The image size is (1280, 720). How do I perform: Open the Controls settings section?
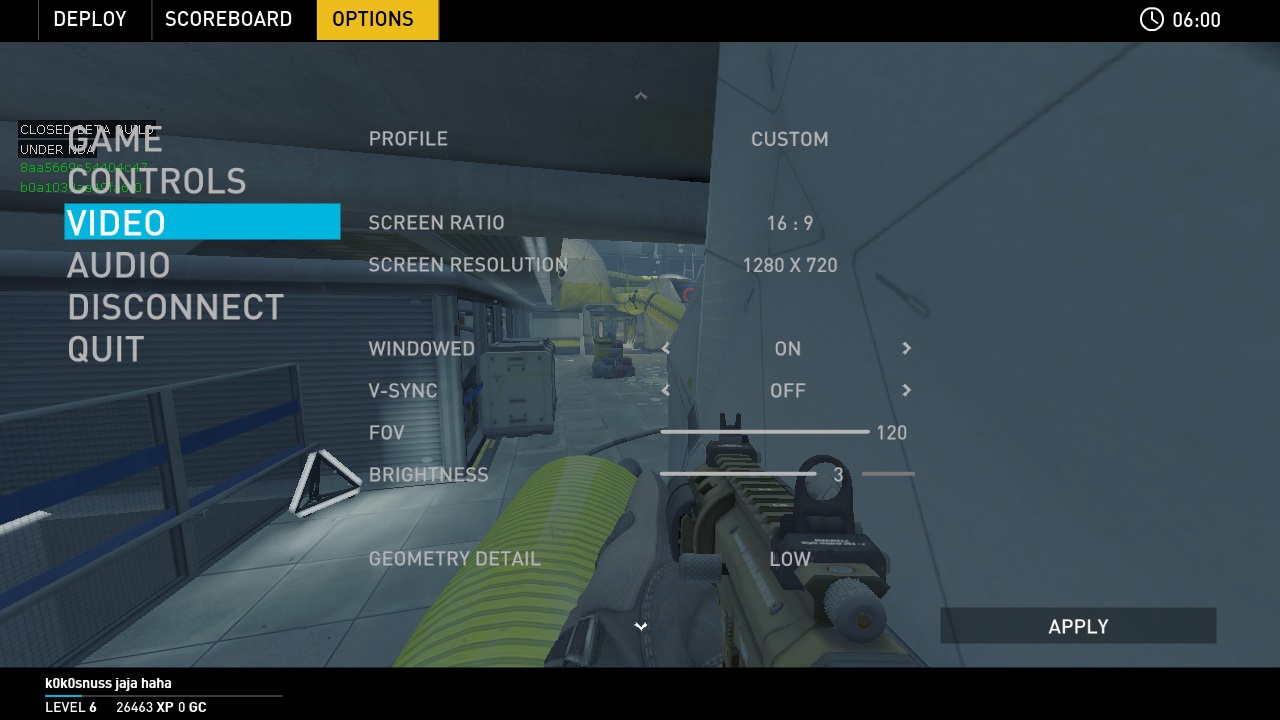[156, 181]
